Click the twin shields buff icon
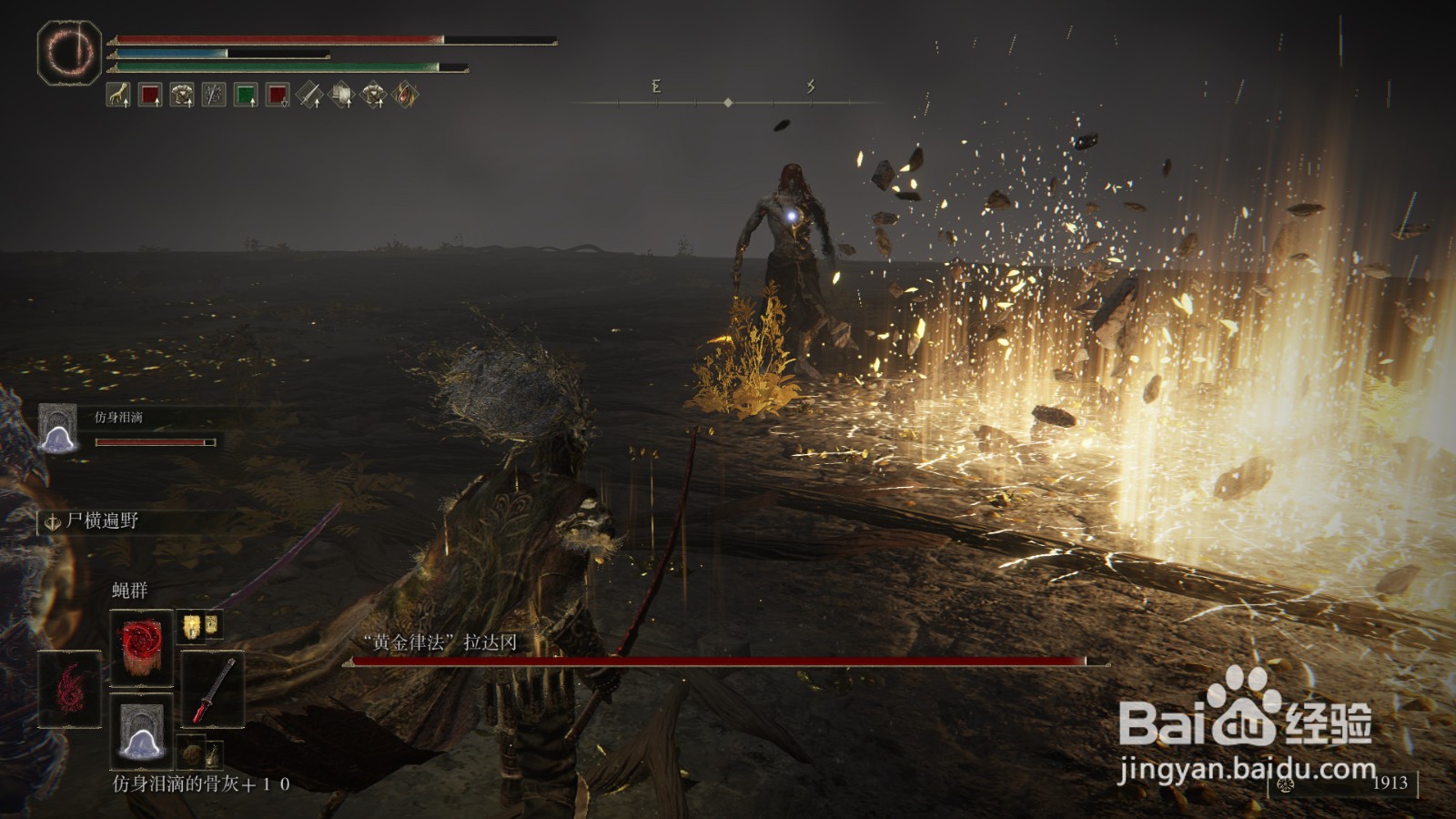 [x=341, y=95]
